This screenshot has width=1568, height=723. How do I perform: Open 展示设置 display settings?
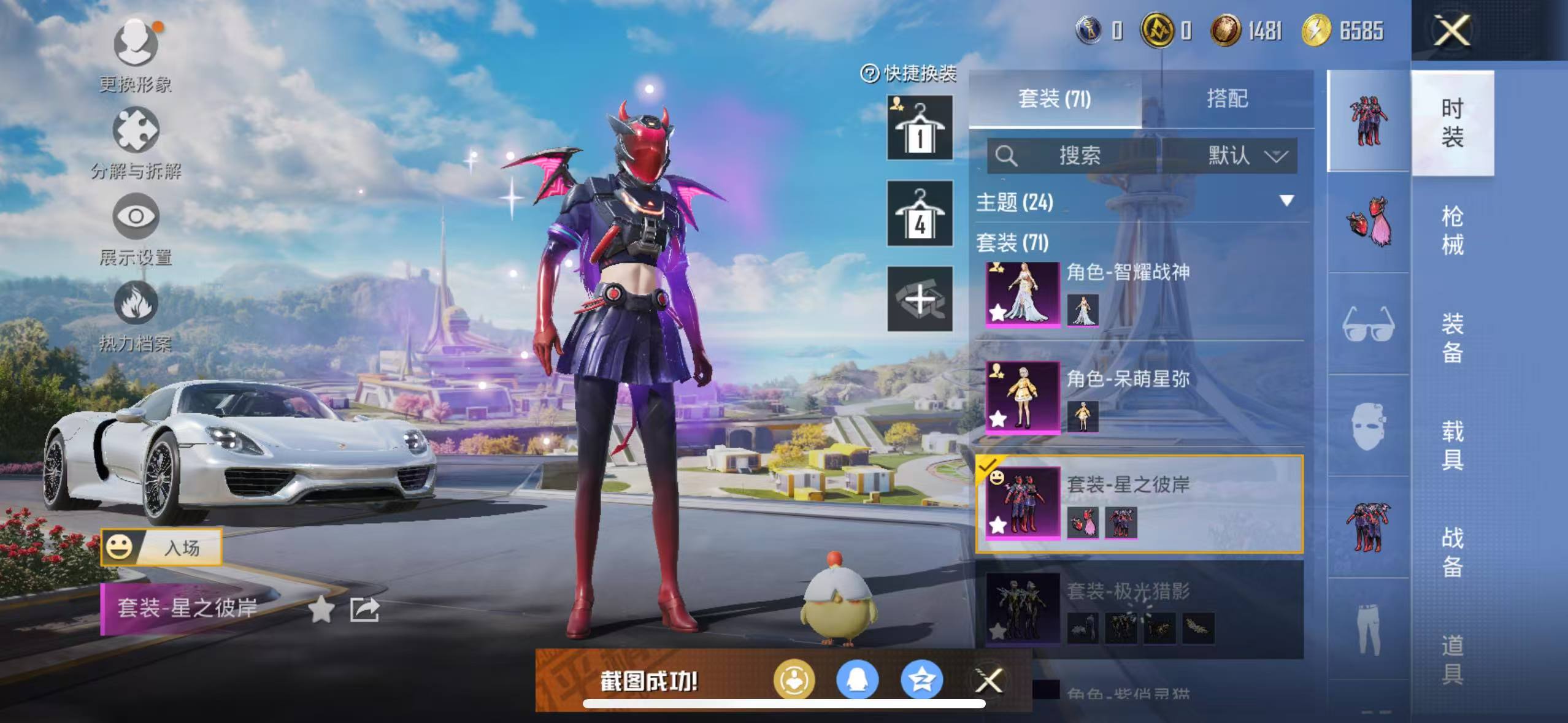pyautogui.click(x=136, y=216)
